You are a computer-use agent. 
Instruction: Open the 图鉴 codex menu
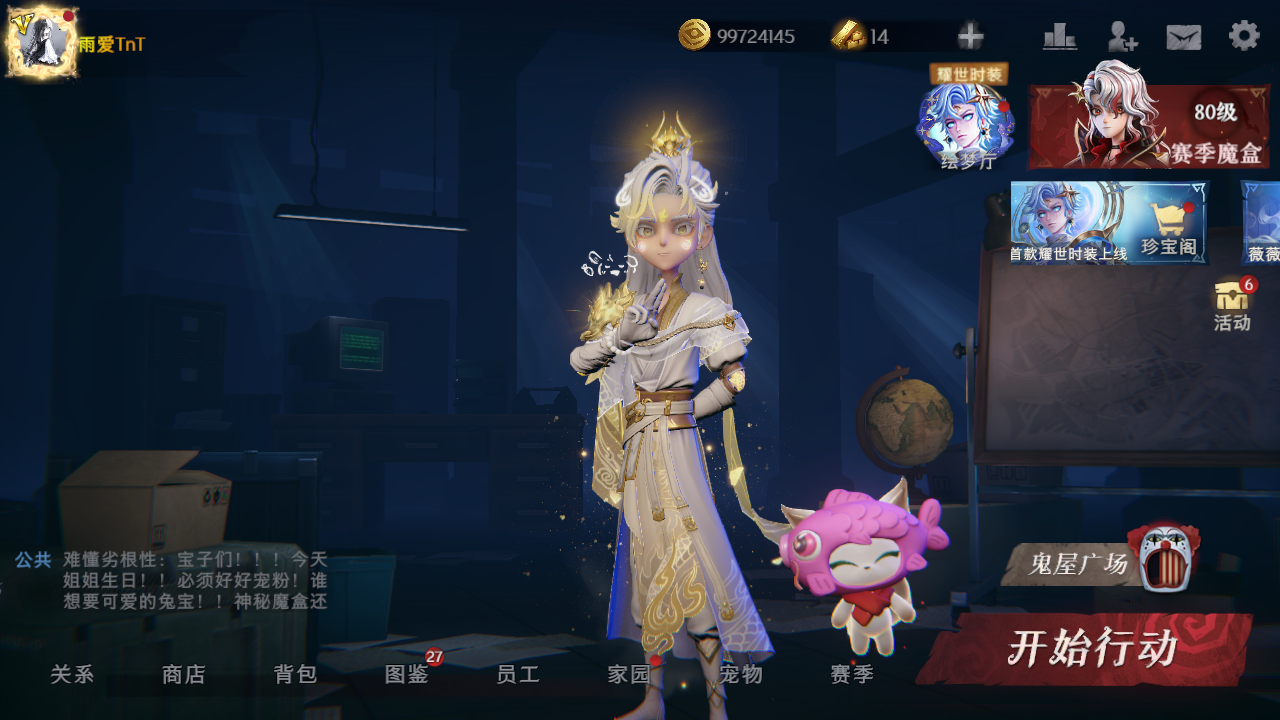click(407, 675)
